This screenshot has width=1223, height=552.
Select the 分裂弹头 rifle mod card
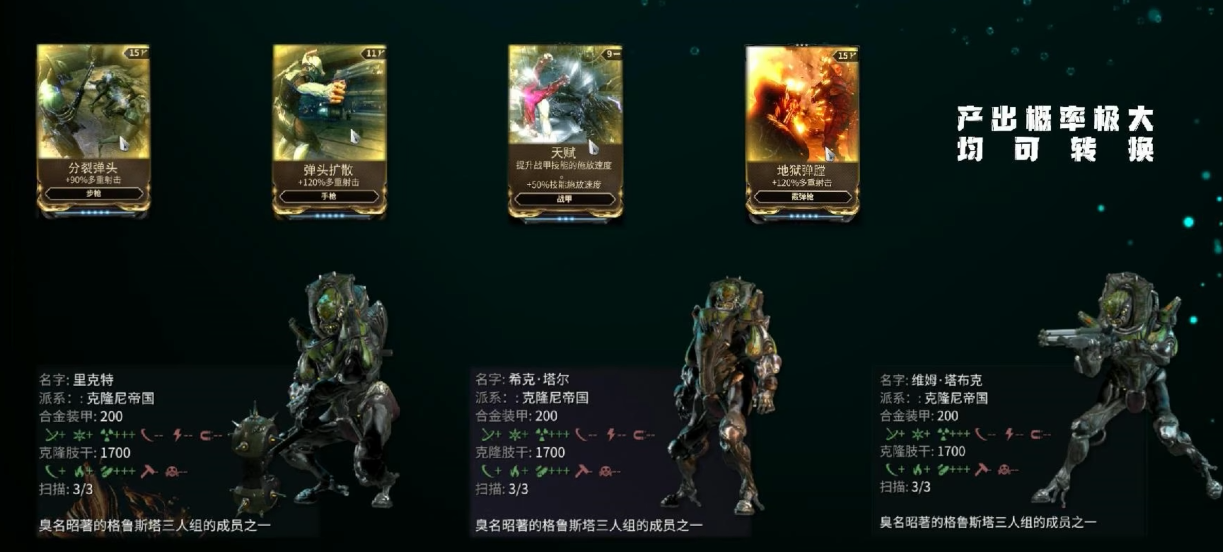93,127
